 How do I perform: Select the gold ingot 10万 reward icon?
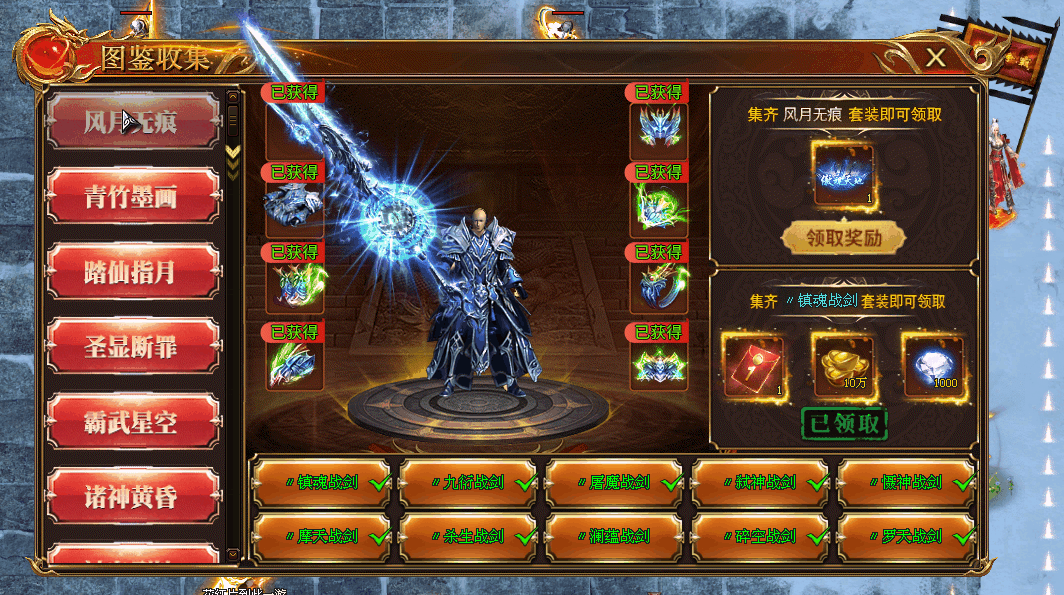point(842,363)
